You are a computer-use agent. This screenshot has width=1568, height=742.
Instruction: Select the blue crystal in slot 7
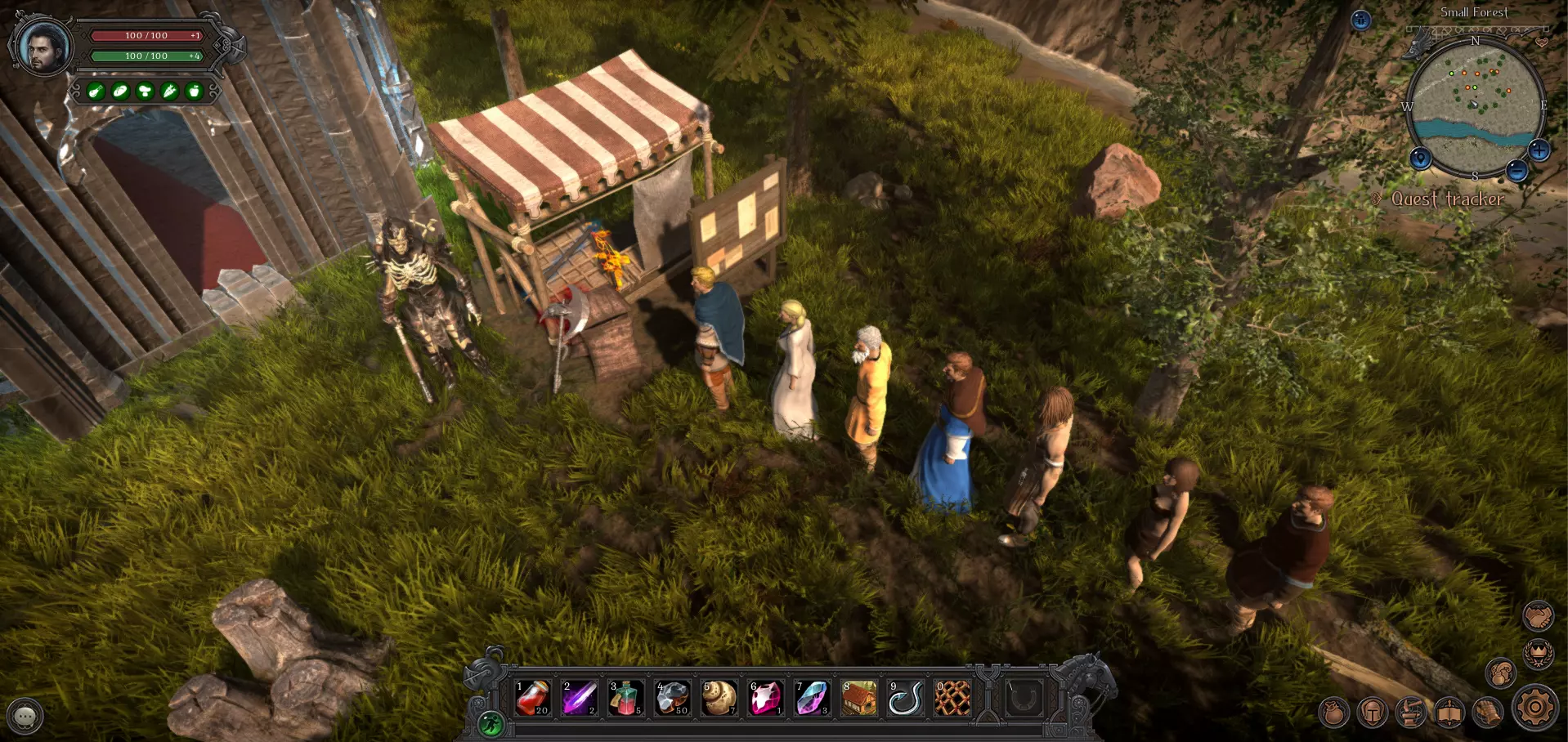point(813,699)
